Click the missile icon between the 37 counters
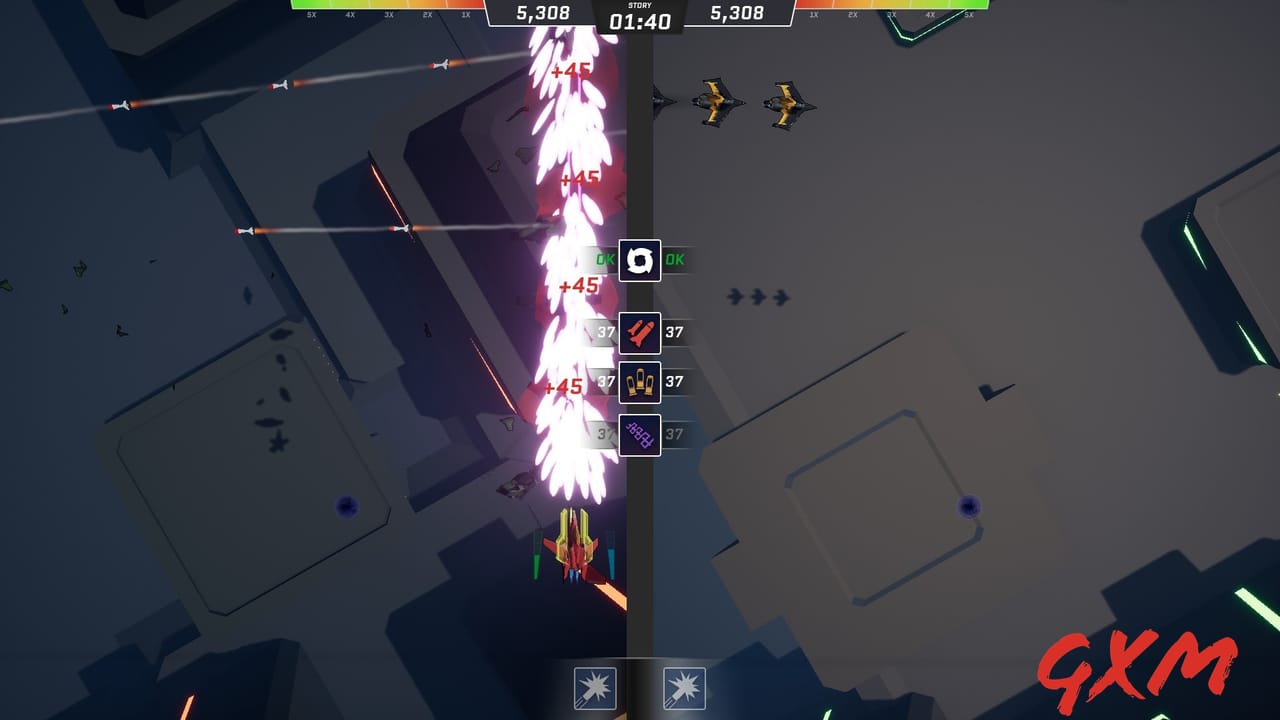Image resolution: width=1280 pixels, height=720 pixels. (x=639, y=332)
